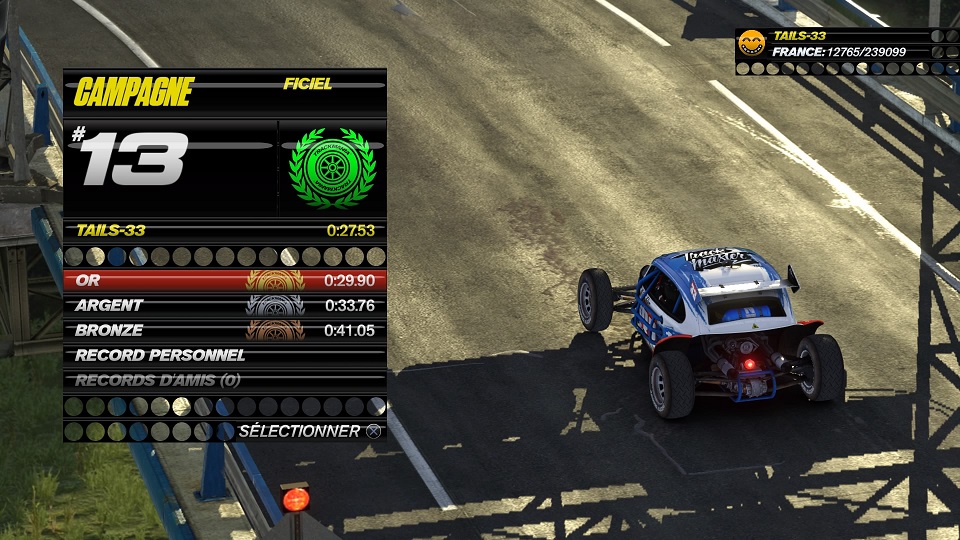Choose the ARGENT silver medal row
Image resolution: width=960 pixels, height=540 pixels.
pyautogui.click(x=224, y=306)
